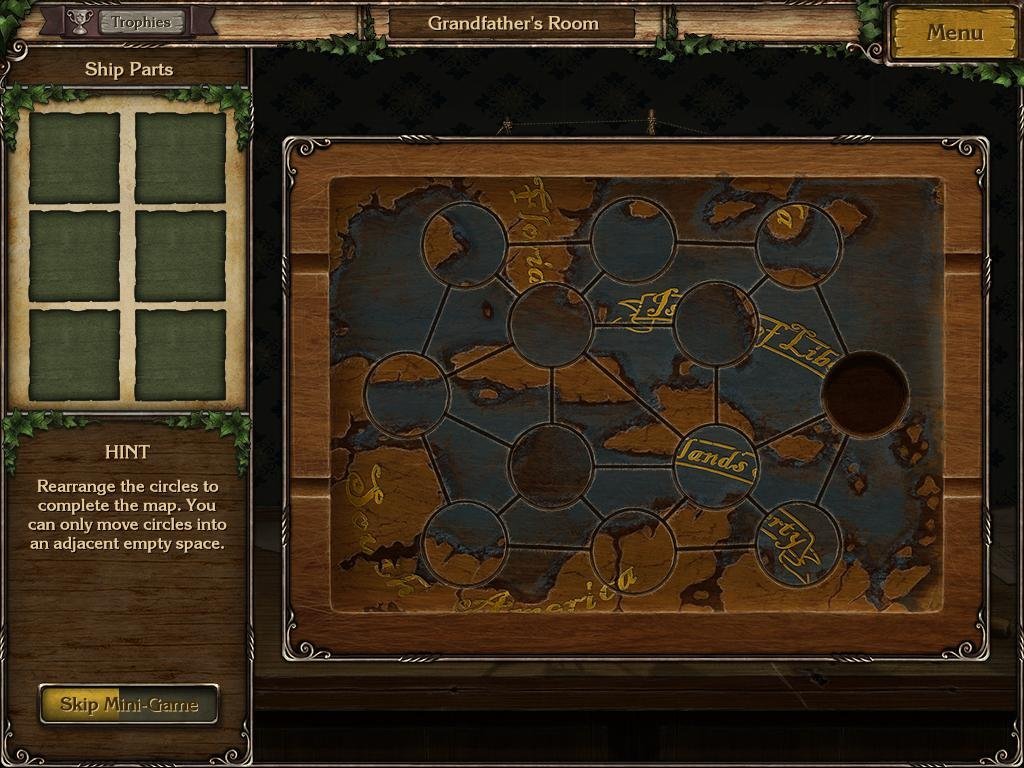Click the empty dark hole on the map
Image resolution: width=1024 pixels, height=768 pixels.
click(x=865, y=394)
